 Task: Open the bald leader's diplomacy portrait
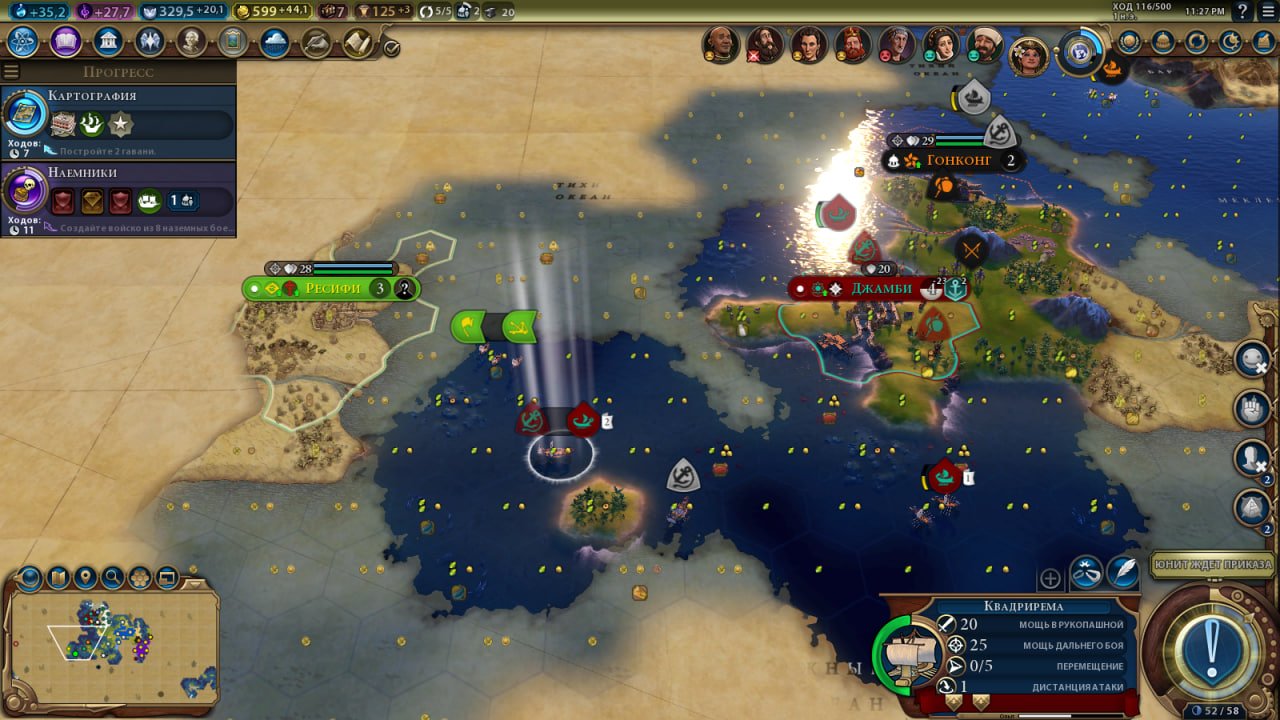[x=720, y=45]
